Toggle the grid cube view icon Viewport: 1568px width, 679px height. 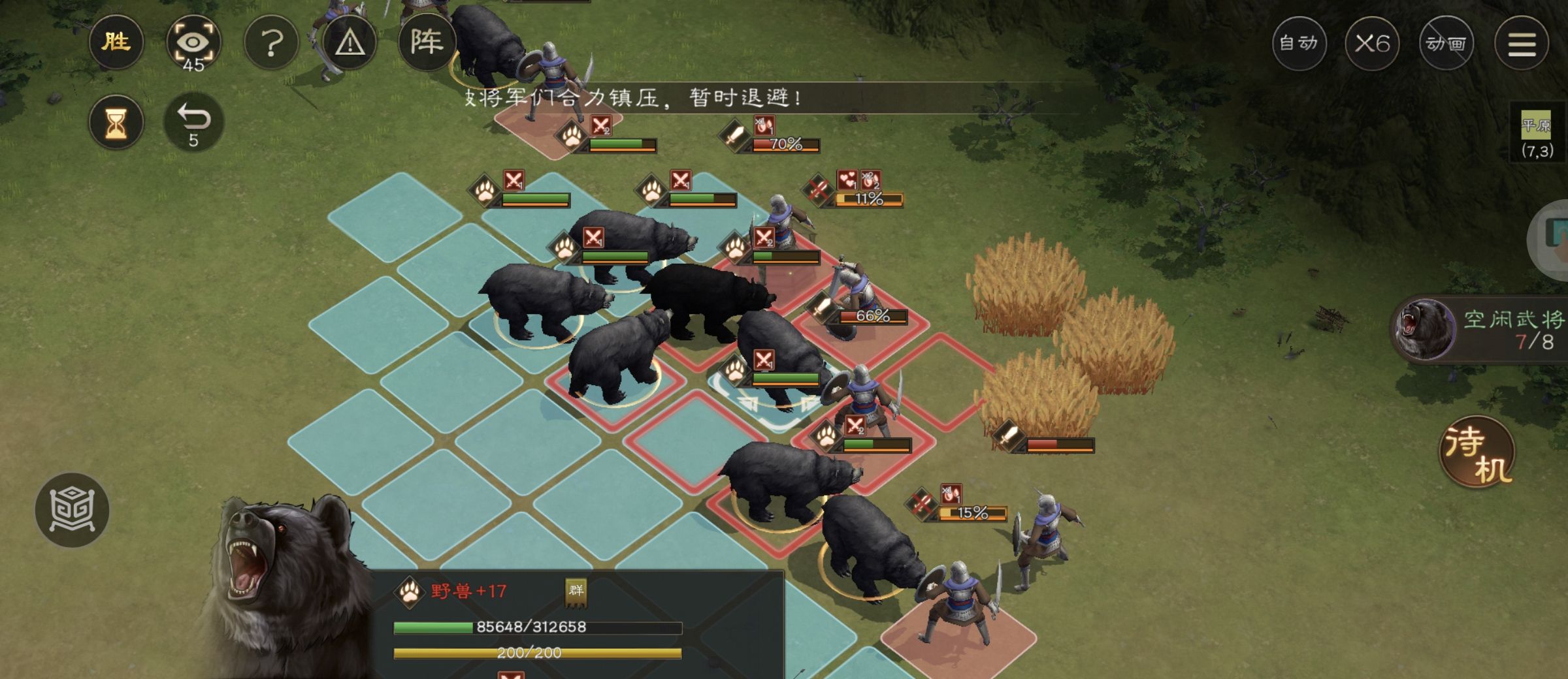(72, 510)
